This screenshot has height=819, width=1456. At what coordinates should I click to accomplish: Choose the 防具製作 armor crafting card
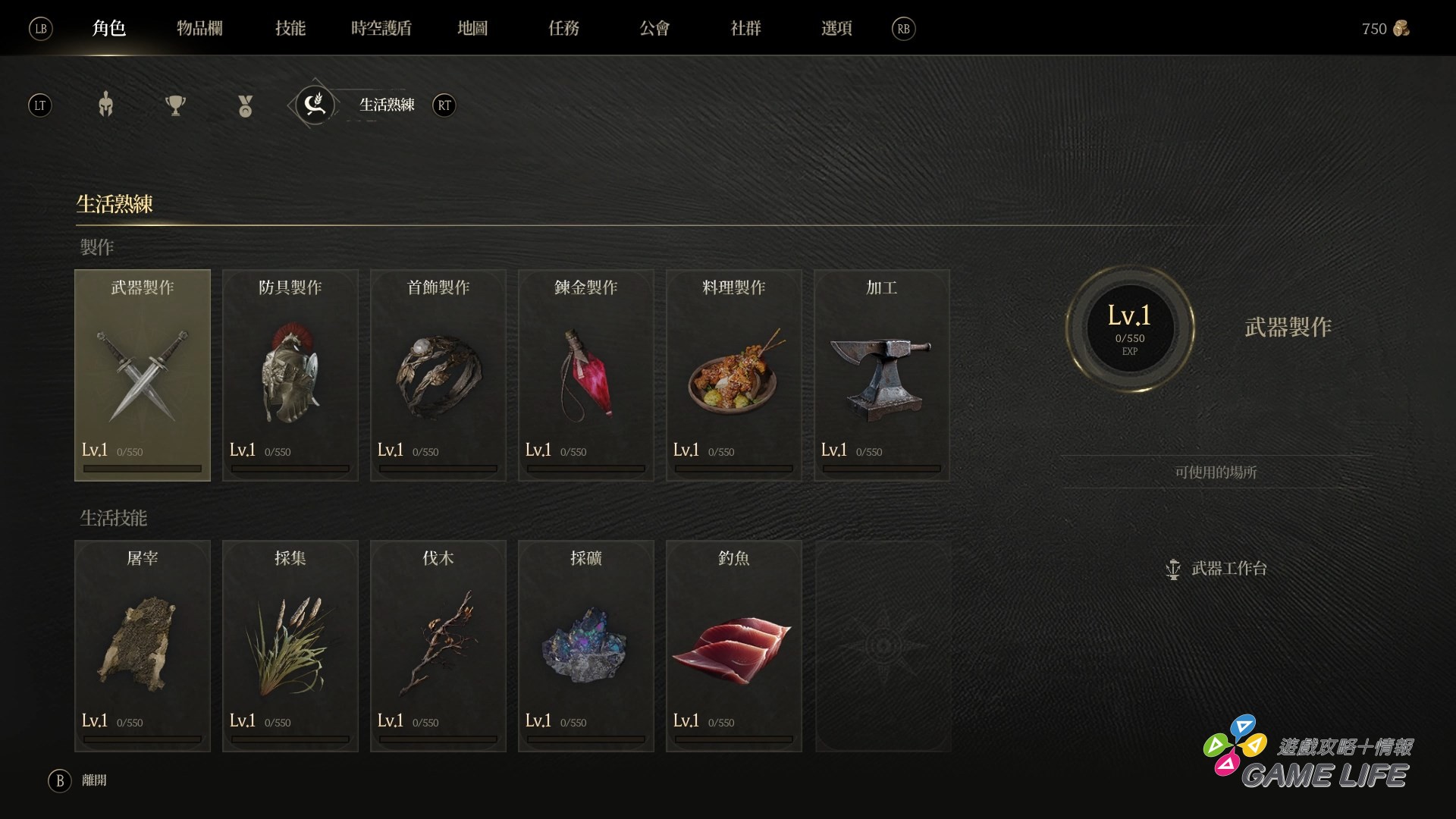click(290, 375)
